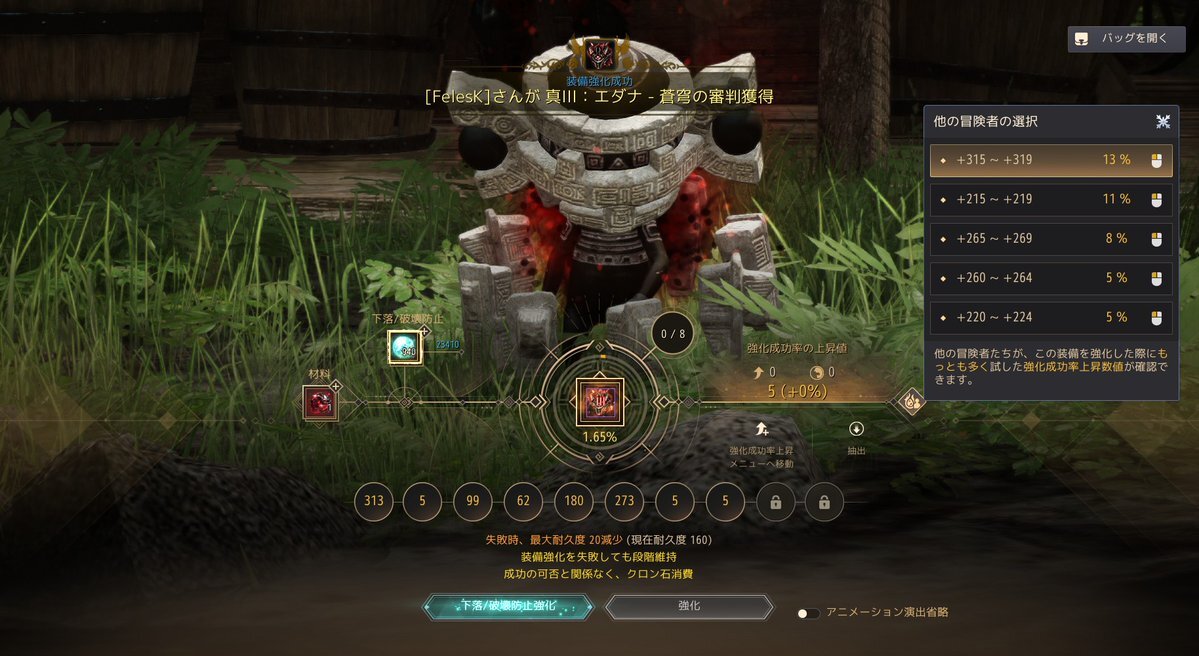The width and height of the screenshot is (1199, 656).
Task: Choose the +220 ~ +224 row
Action: (1050, 318)
